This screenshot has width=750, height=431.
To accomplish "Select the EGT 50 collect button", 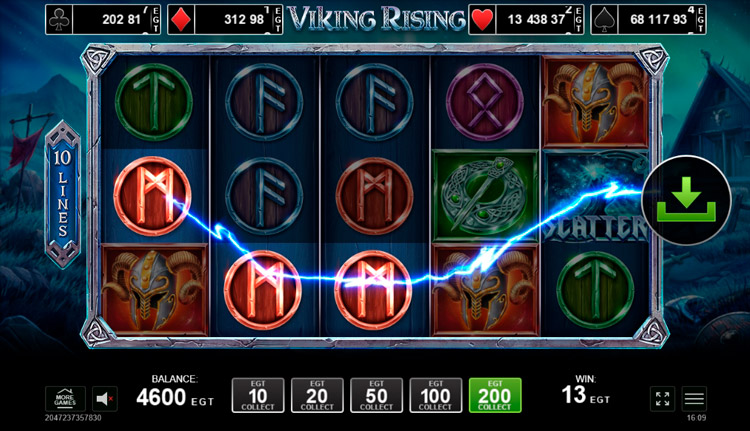I will (x=376, y=396).
